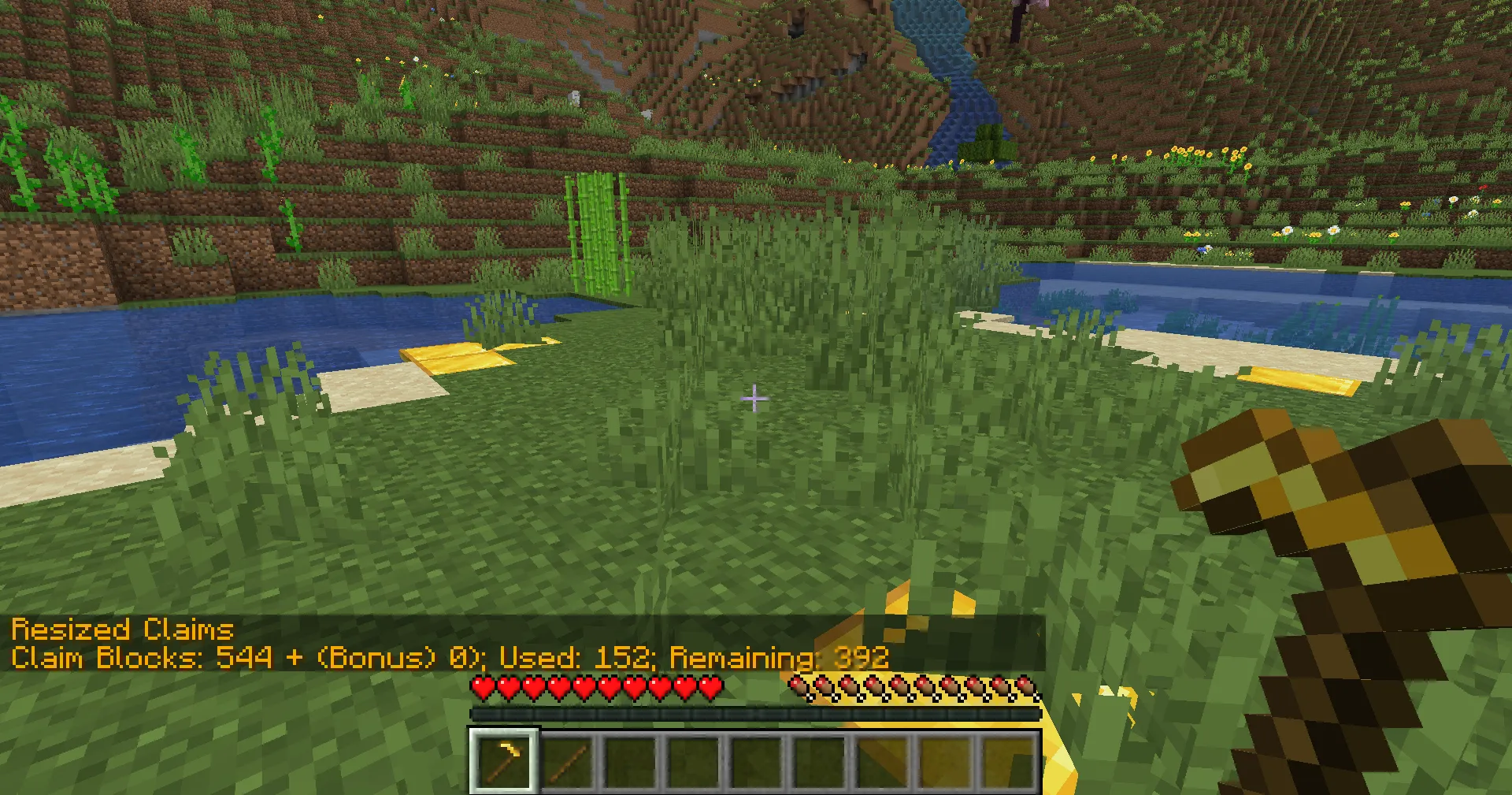Select the stick hotbar slot
The image size is (1512, 795).
coord(568,761)
